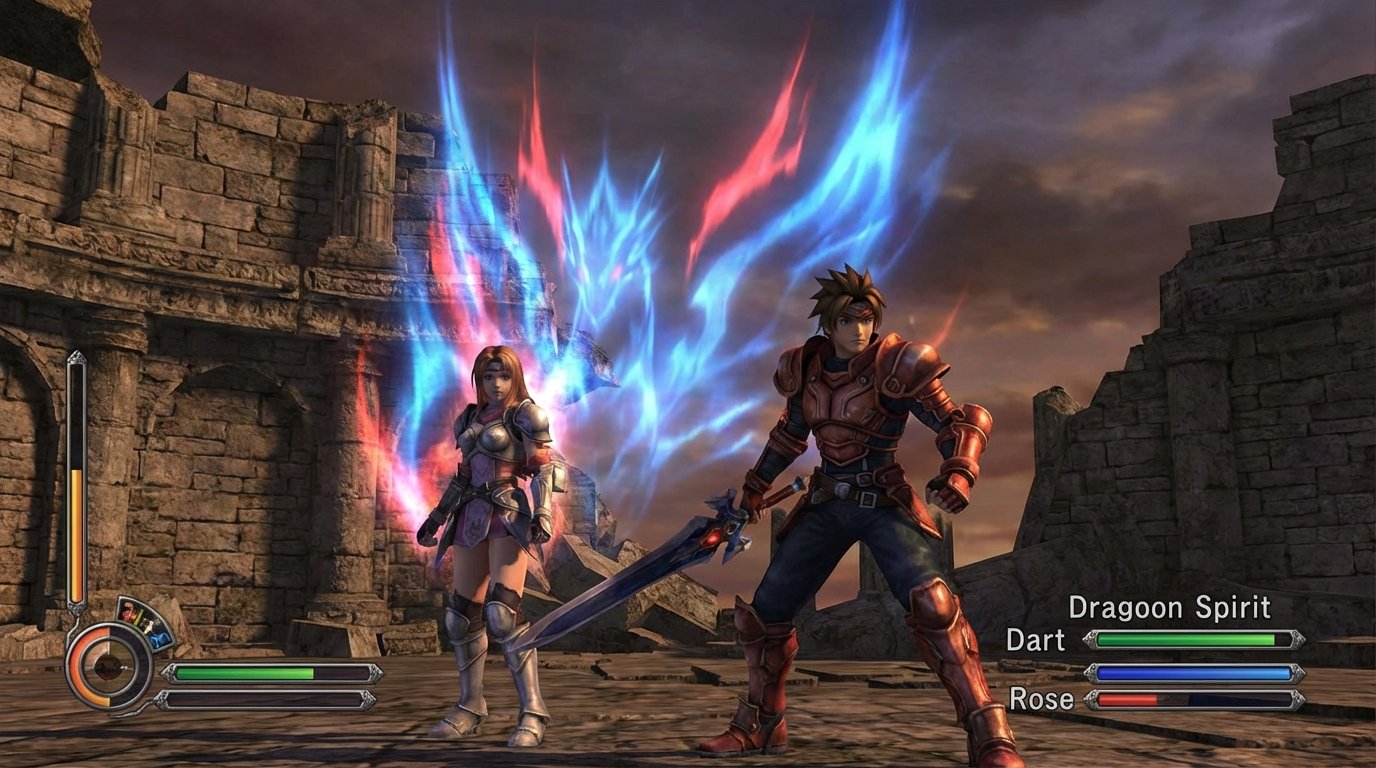The image size is (1376, 768).
Task: Select the Dart name label
Action: pyautogui.click(x=1038, y=639)
